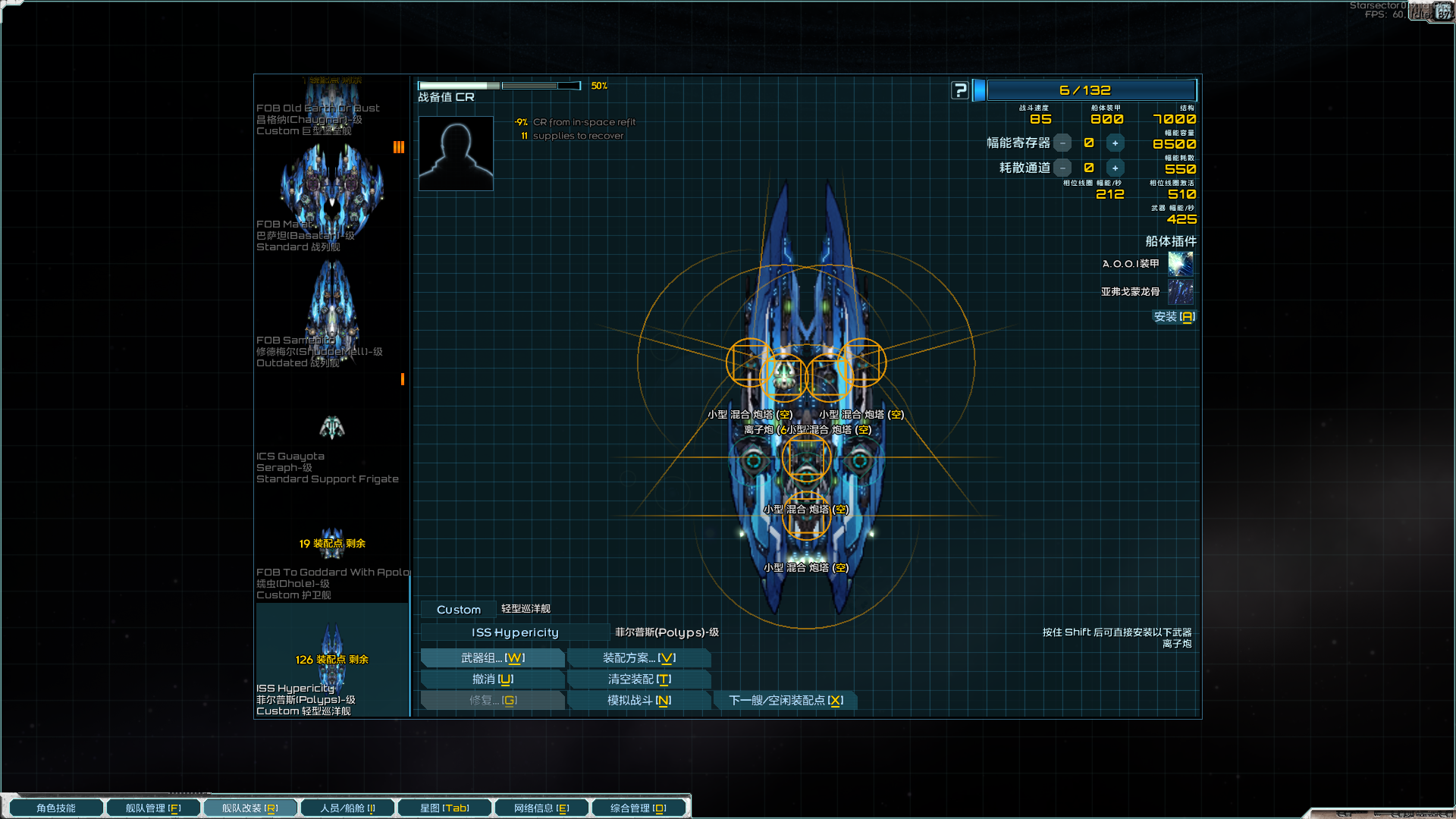Click 下一艘/空闲装配点 [X] button
The width and height of the screenshot is (1456, 819).
(x=786, y=700)
